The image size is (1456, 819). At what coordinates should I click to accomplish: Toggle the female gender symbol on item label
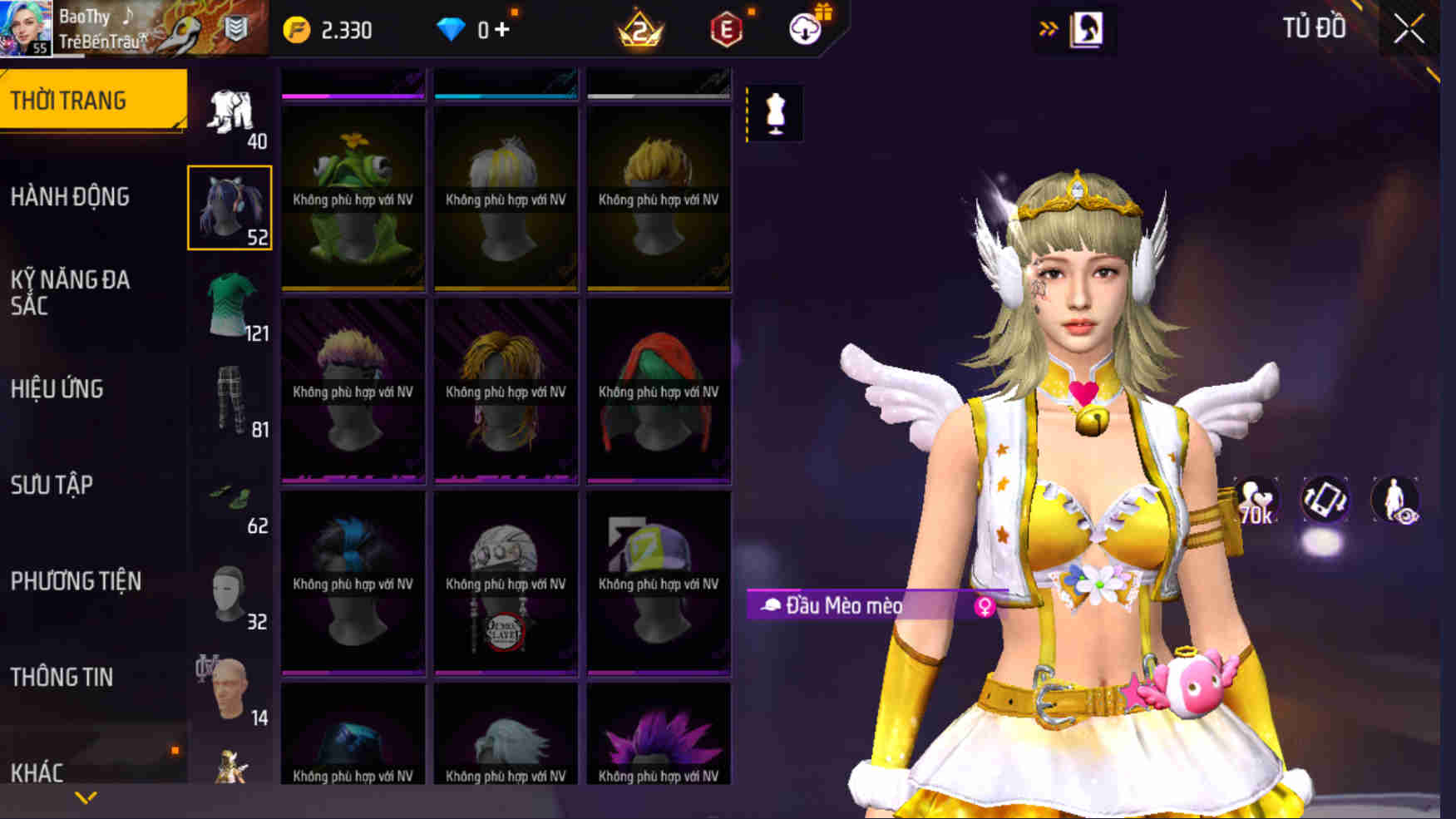pyautogui.click(x=986, y=607)
